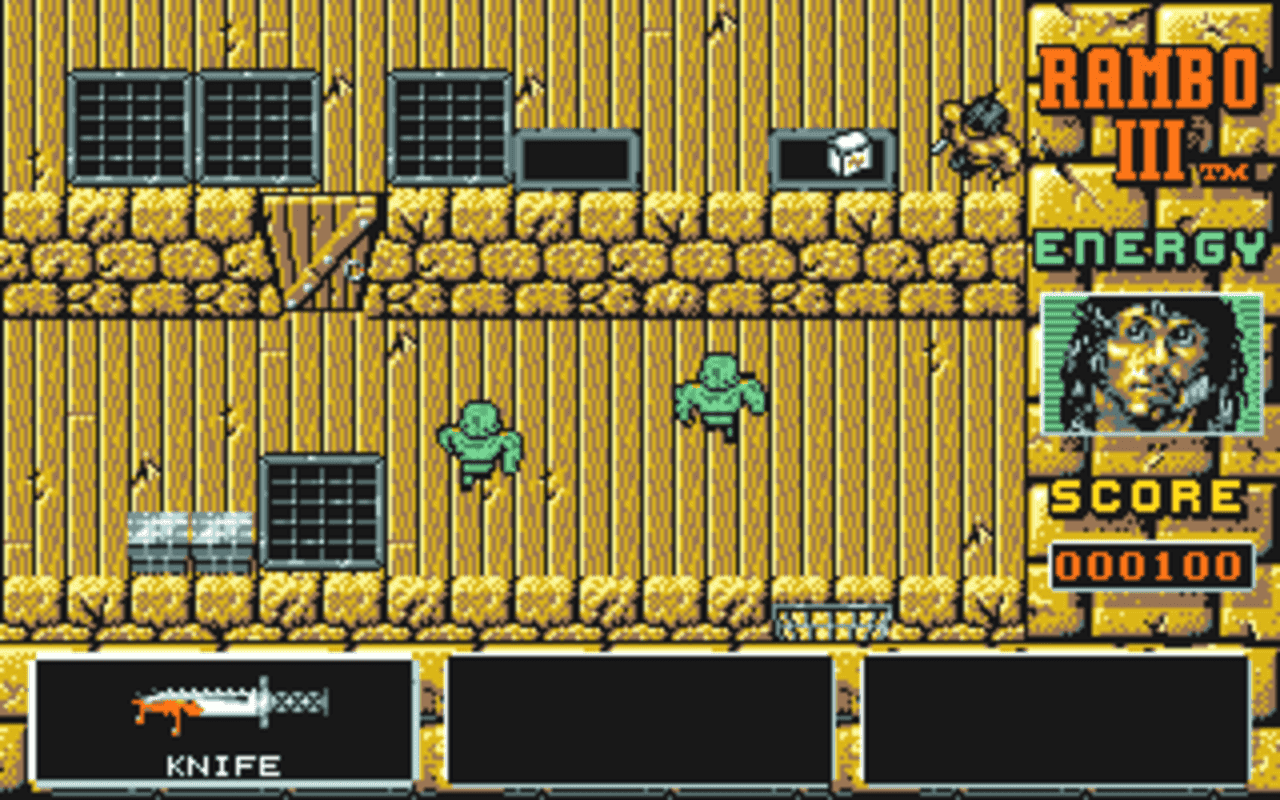Expand the middle empty inventory slot
Screen dimensions: 1280x800
coord(640,720)
